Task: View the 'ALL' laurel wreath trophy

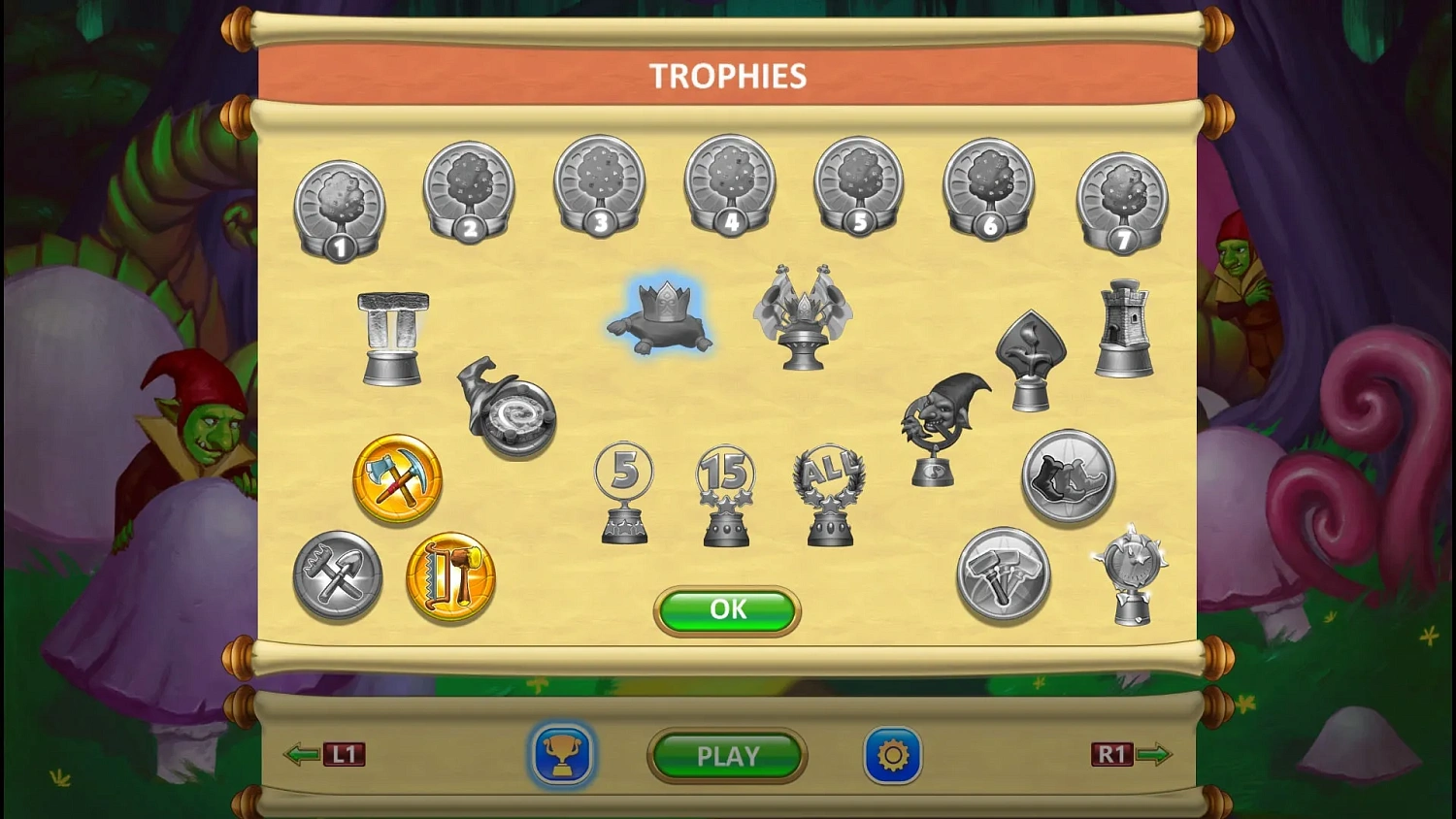Action: 830,493
